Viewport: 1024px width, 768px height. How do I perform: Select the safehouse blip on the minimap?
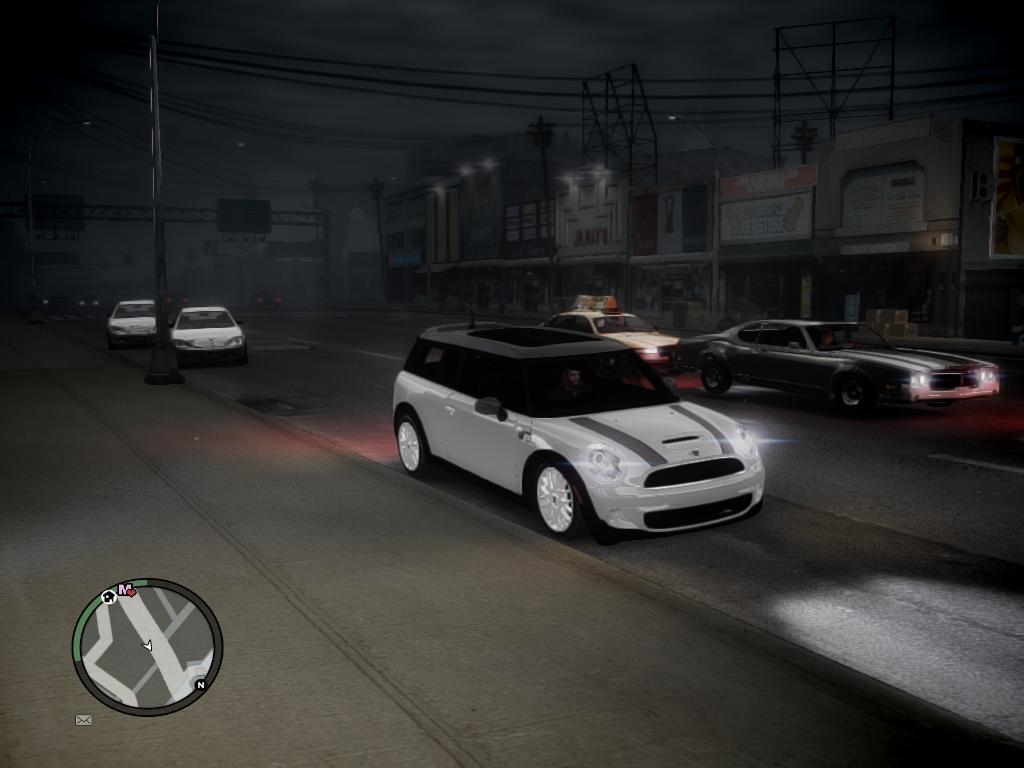(108, 597)
